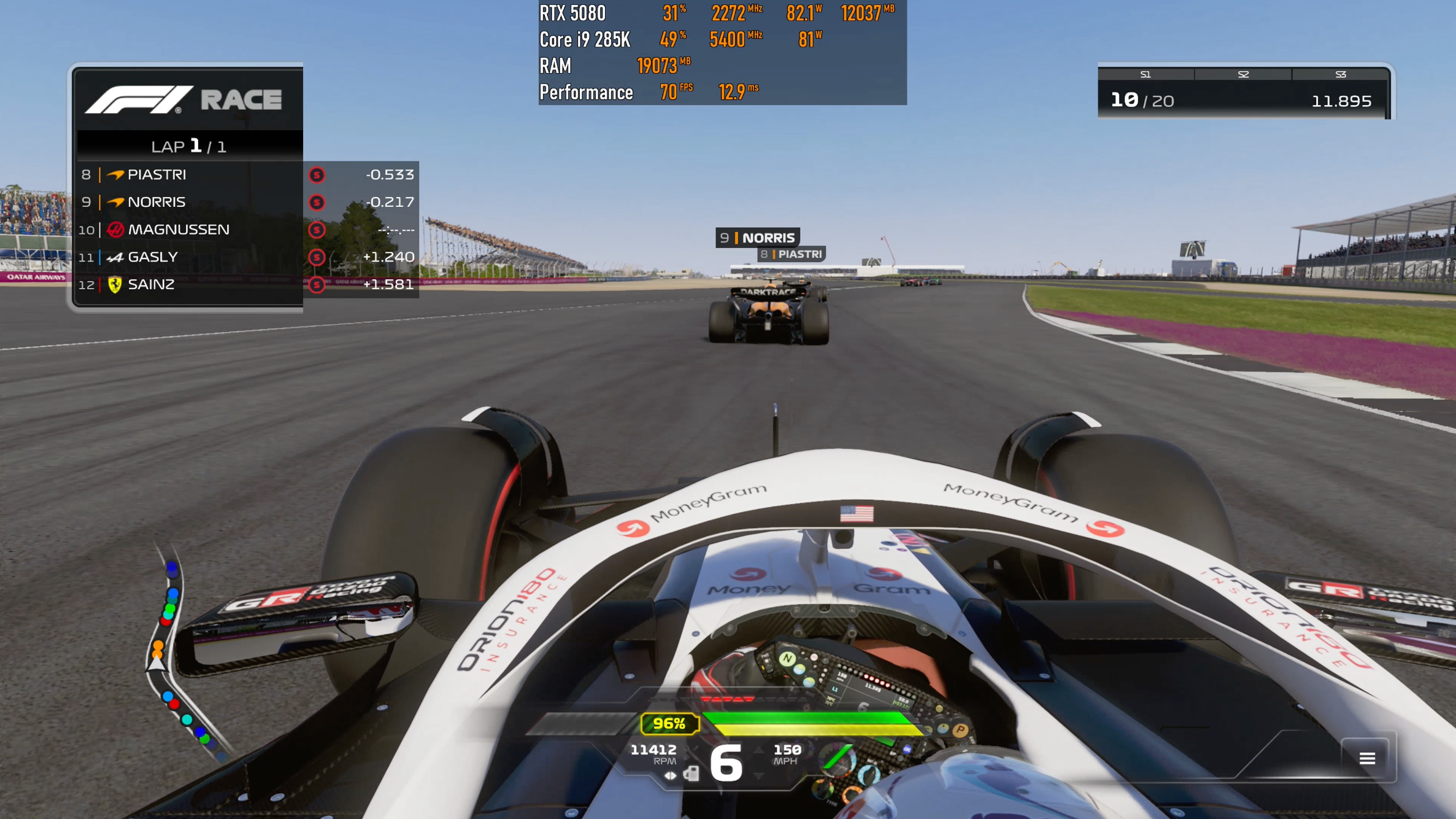The height and width of the screenshot is (819, 1456).
Task: Click the Norris name tag above the car
Action: coord(757,238)
